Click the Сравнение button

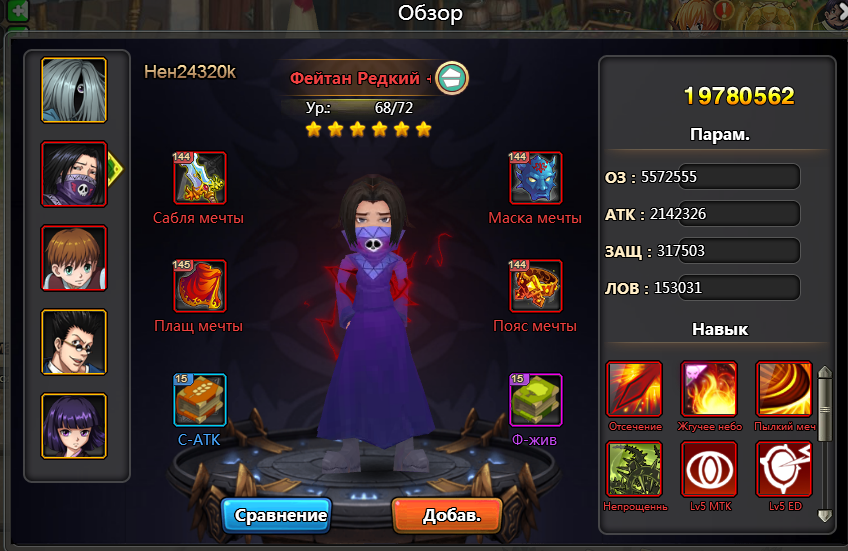[281, 516]
